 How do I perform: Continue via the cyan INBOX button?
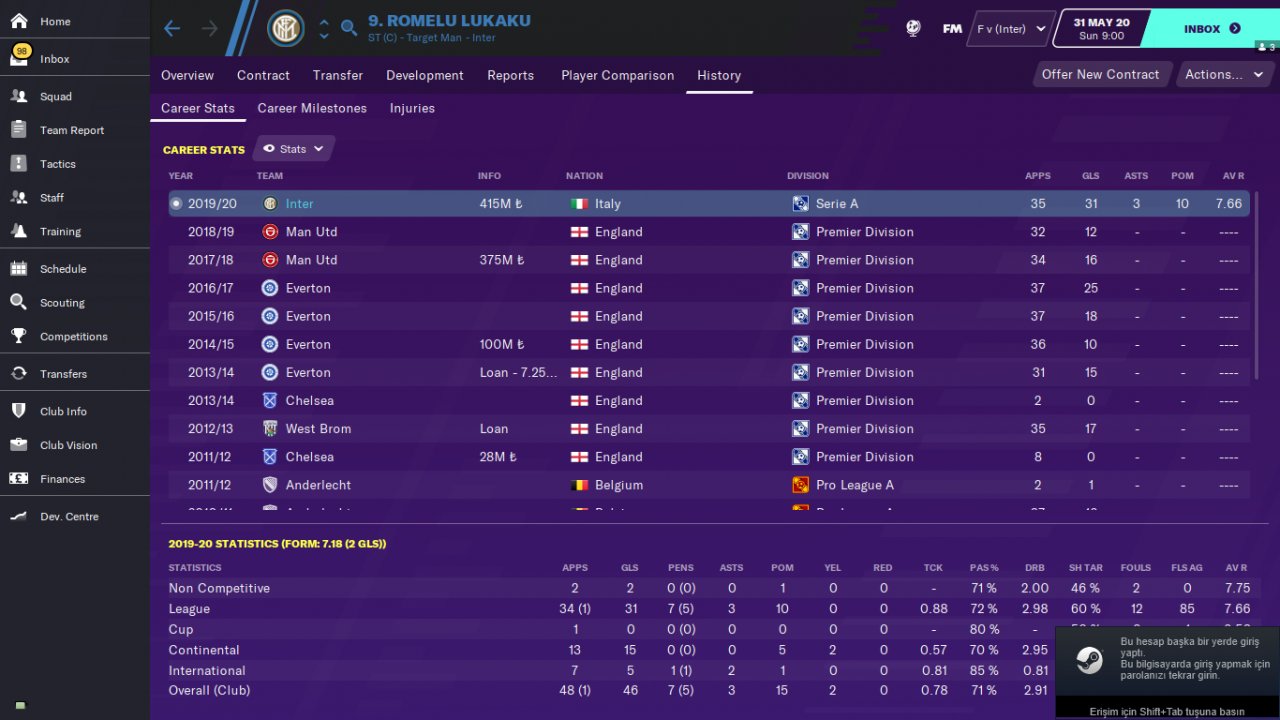pos(1210,29)
